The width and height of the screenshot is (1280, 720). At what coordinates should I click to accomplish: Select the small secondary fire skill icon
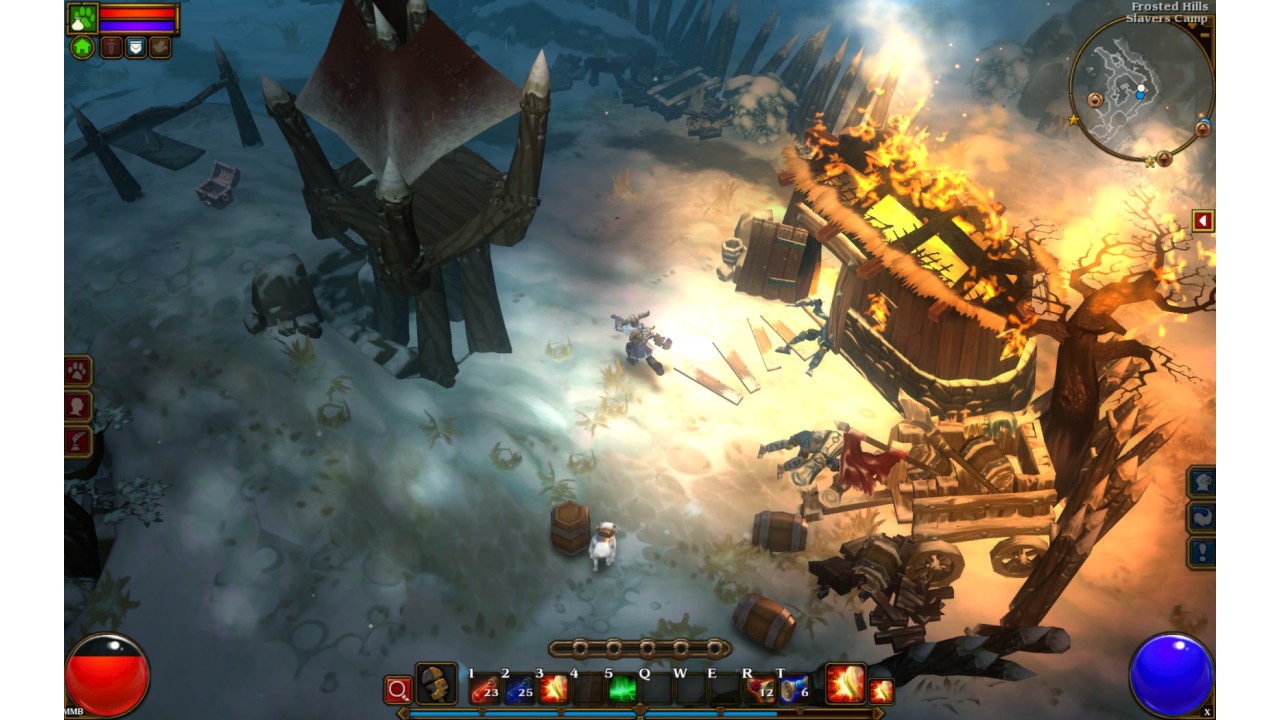pyautogui.click(x=881, y=690)
